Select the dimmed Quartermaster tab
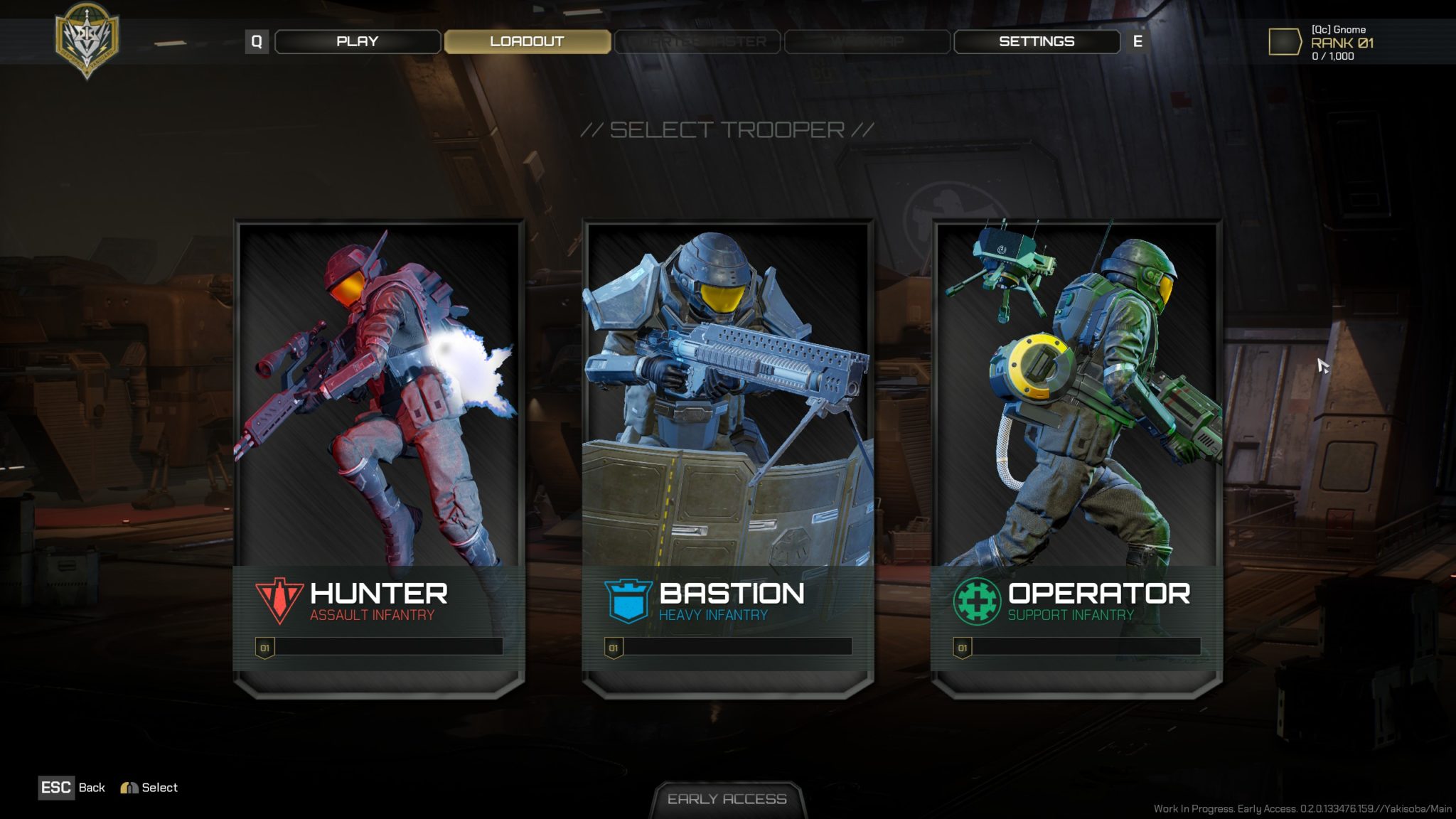The image size is (1456, 819). [697, 41]
